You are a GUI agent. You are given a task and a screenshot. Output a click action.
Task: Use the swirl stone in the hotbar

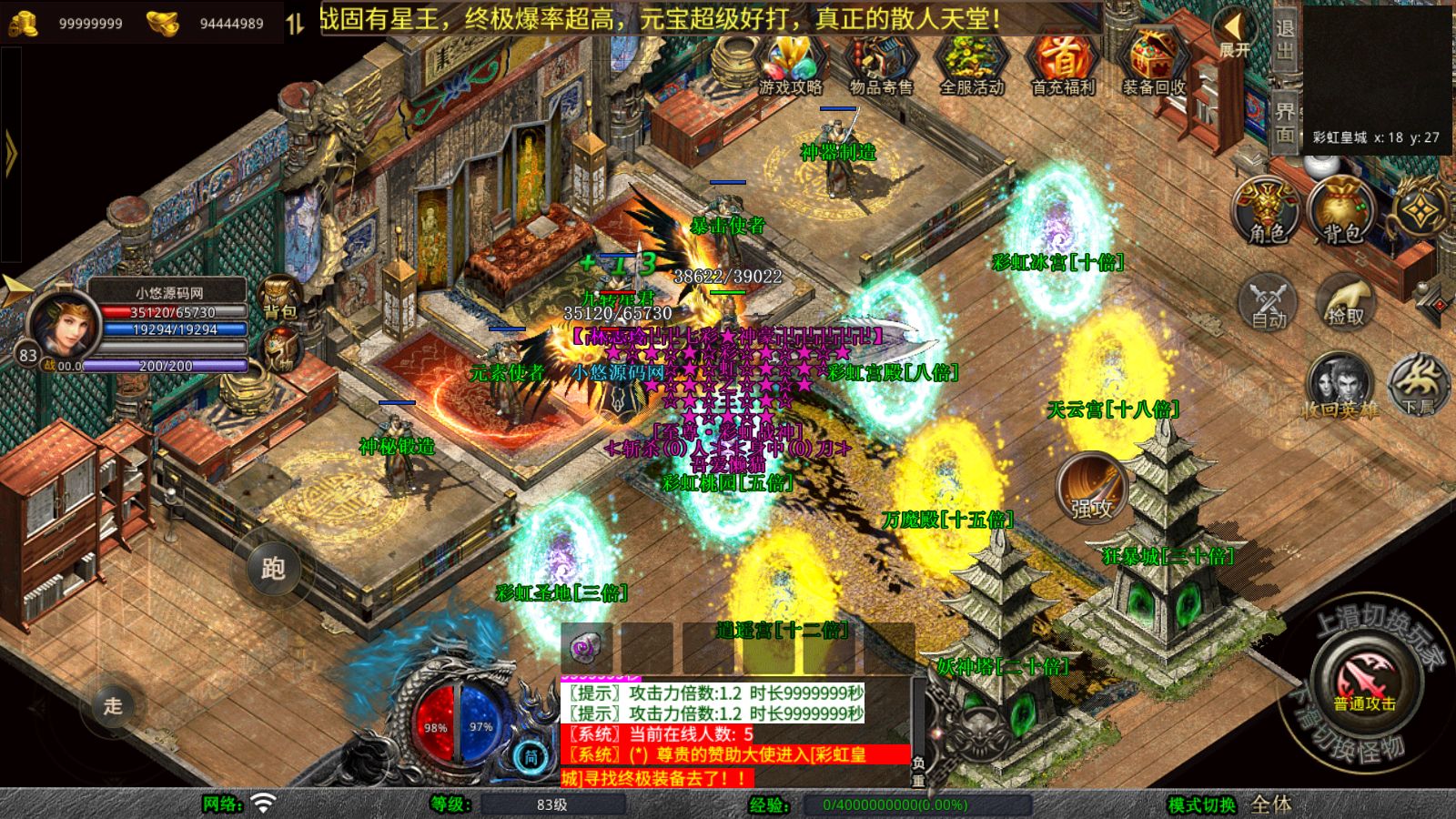pos(585,647)
